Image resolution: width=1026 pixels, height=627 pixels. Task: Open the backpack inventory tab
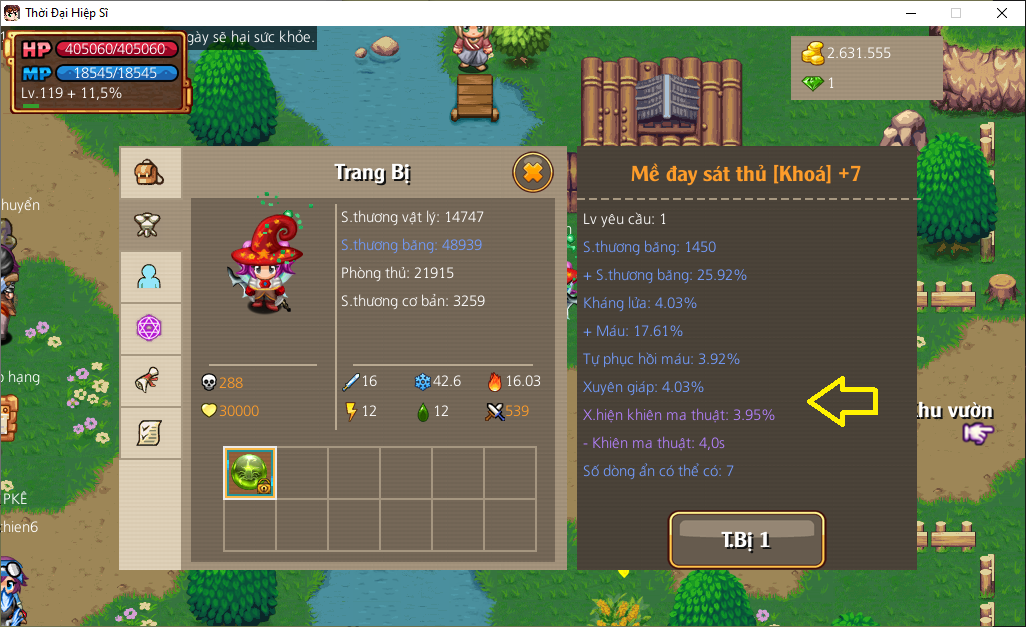pyautogui.click(x=150, y=173)
